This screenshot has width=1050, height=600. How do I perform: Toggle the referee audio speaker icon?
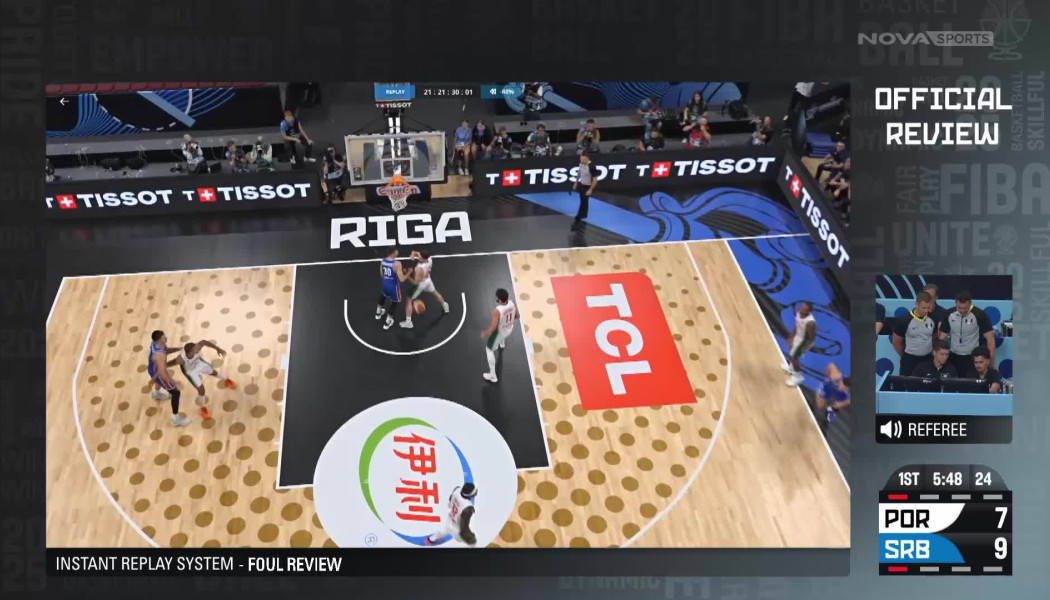tap(890, 430)
